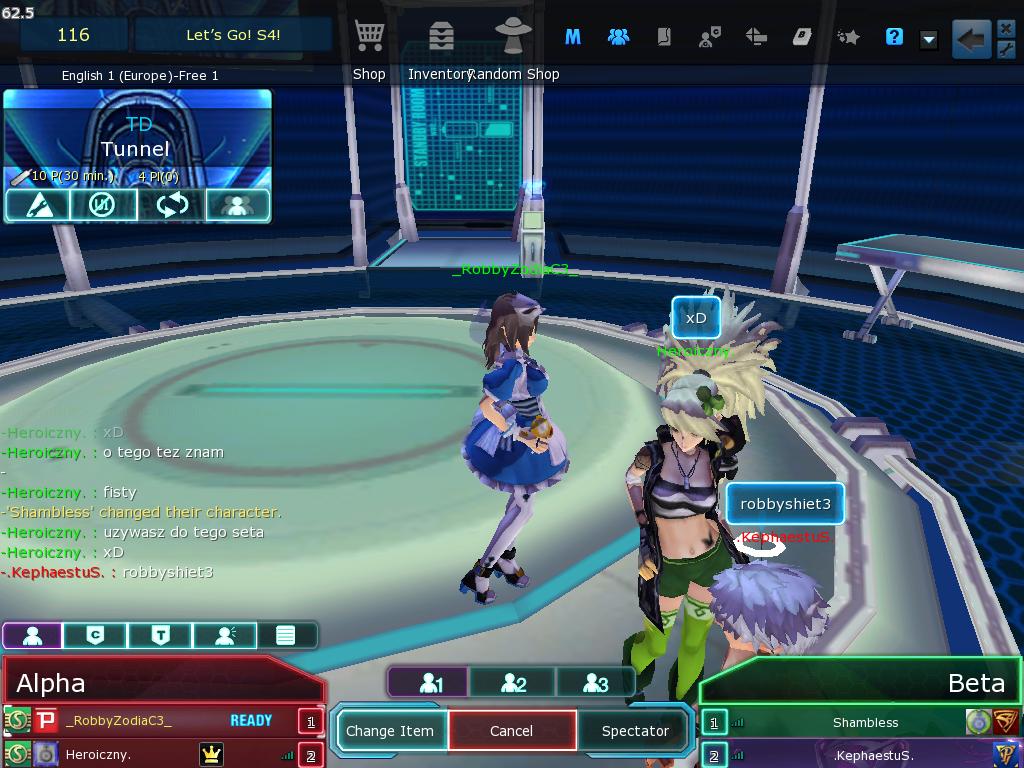Cancel ready status
This screenshot has width=1024, height=768.
(512, 731)
